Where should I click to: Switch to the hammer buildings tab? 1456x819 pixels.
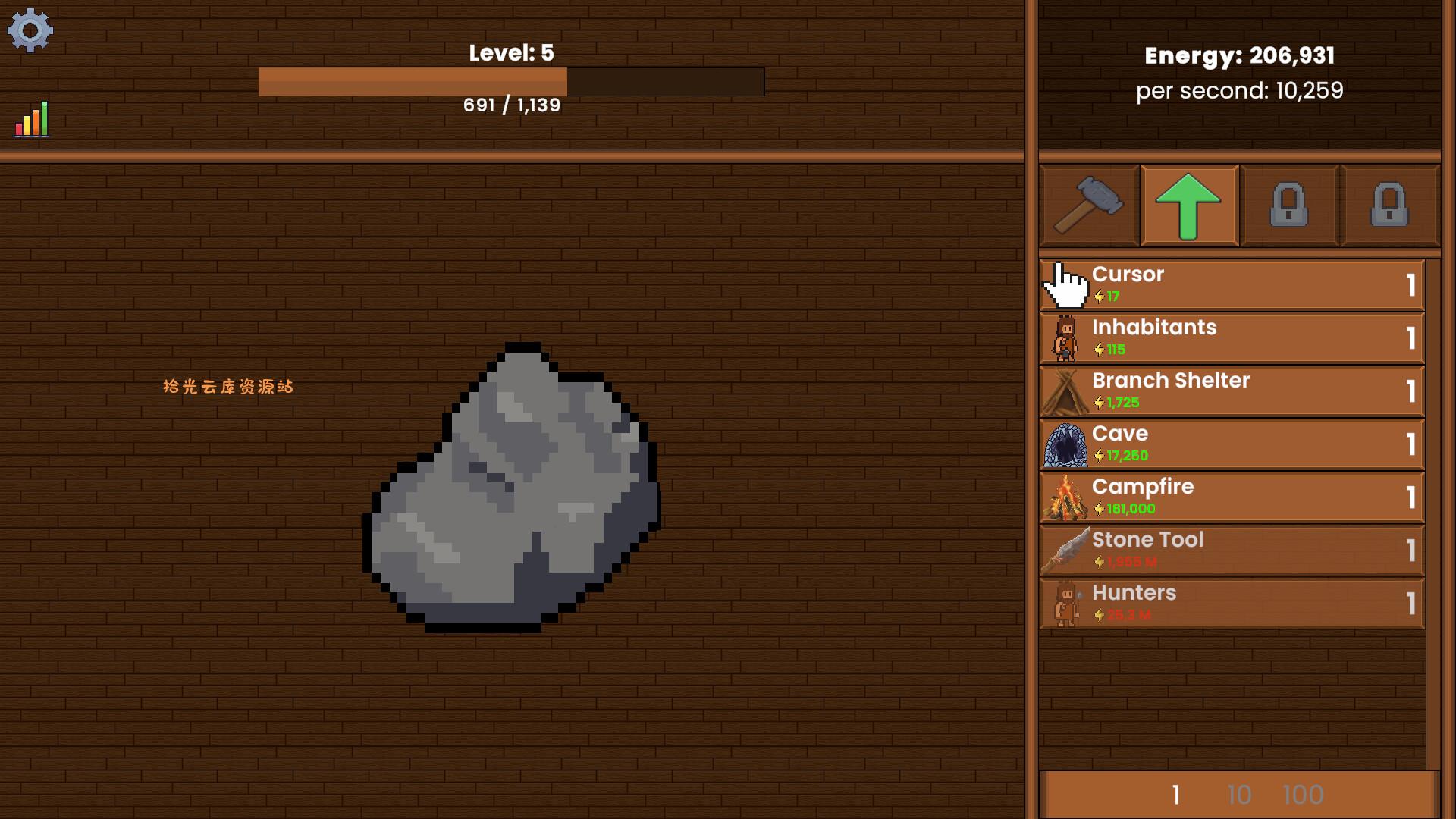(1089, 206)
